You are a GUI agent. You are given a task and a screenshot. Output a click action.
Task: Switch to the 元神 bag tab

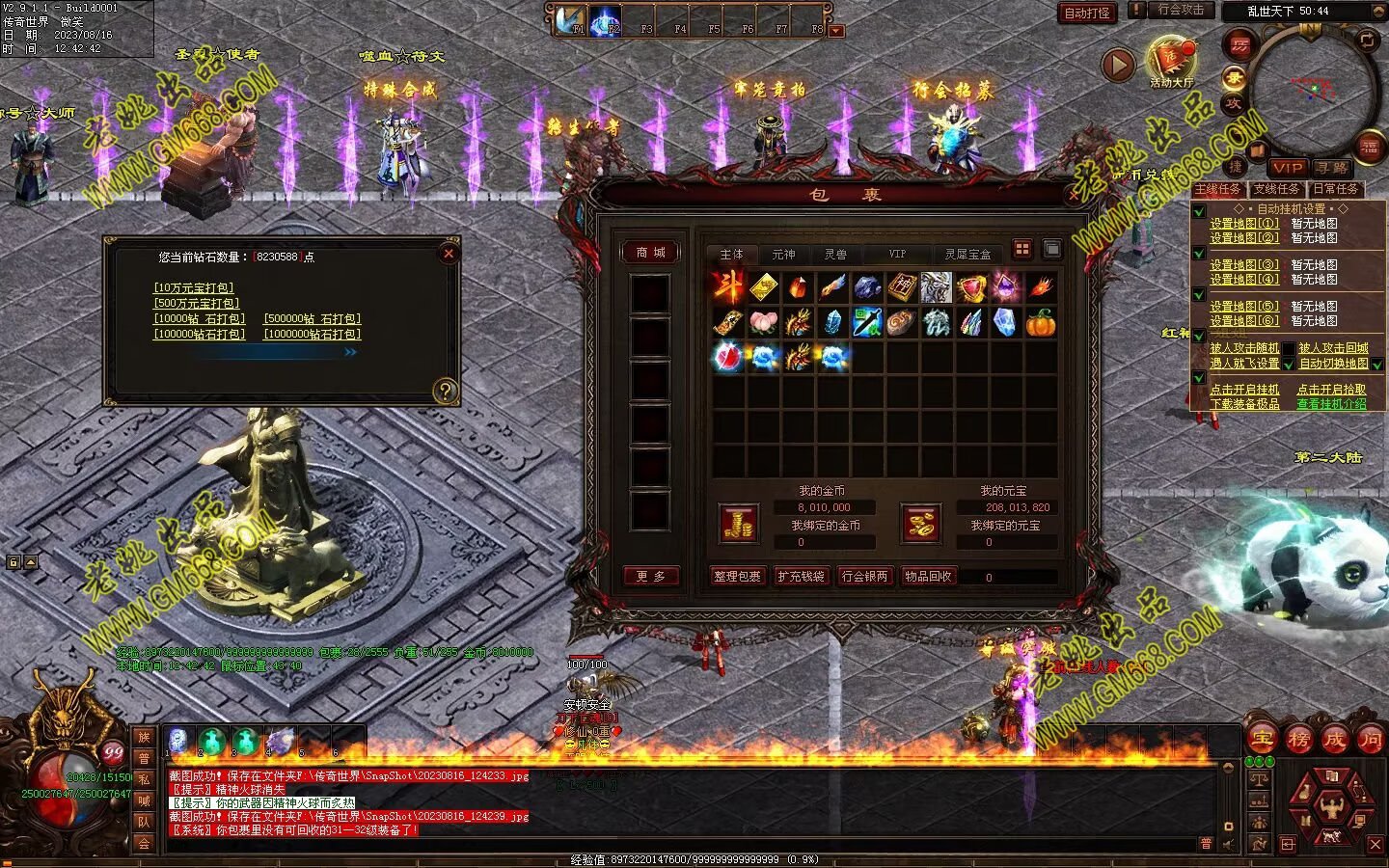click(783, 255)
